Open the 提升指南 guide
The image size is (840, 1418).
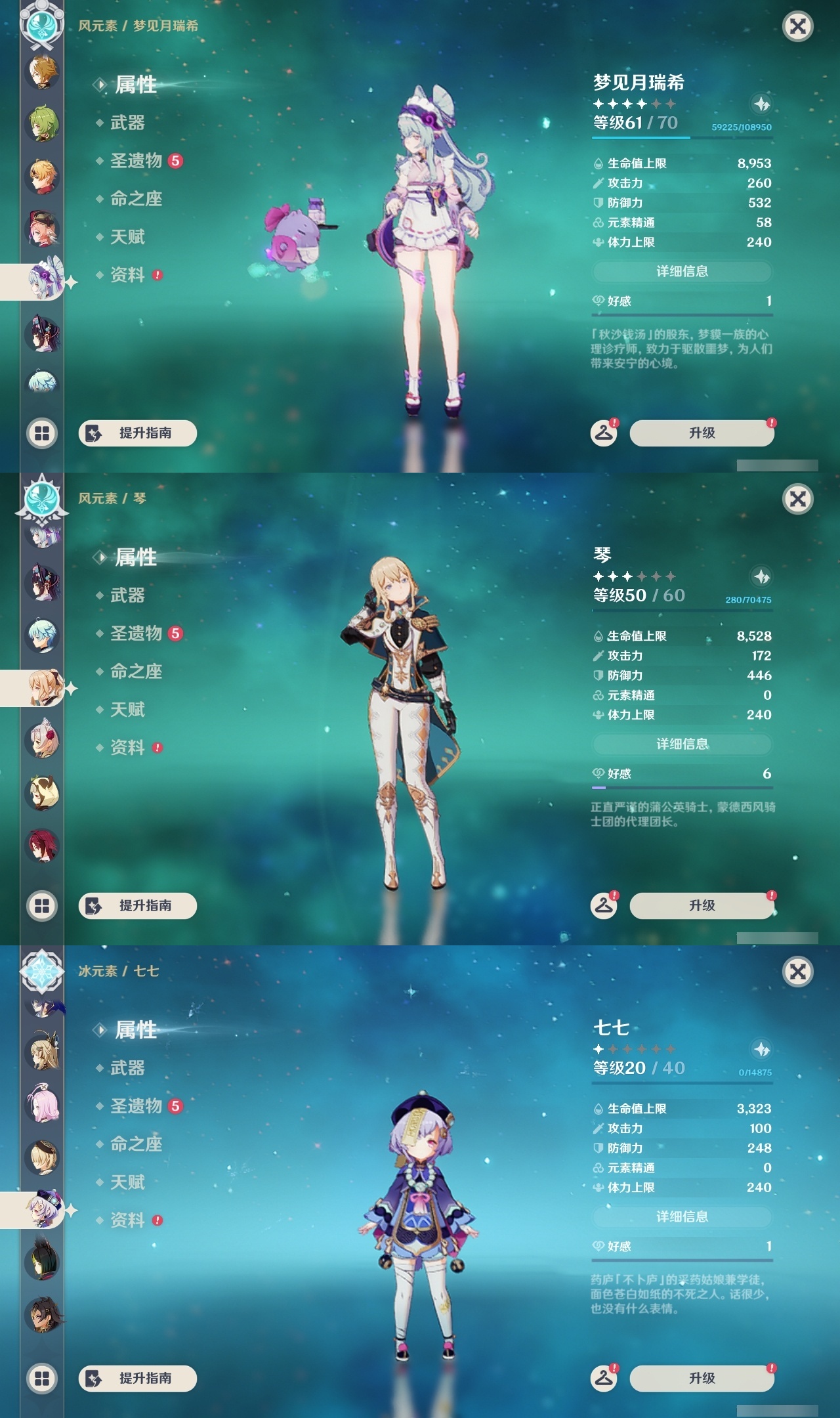pos(136,433)
